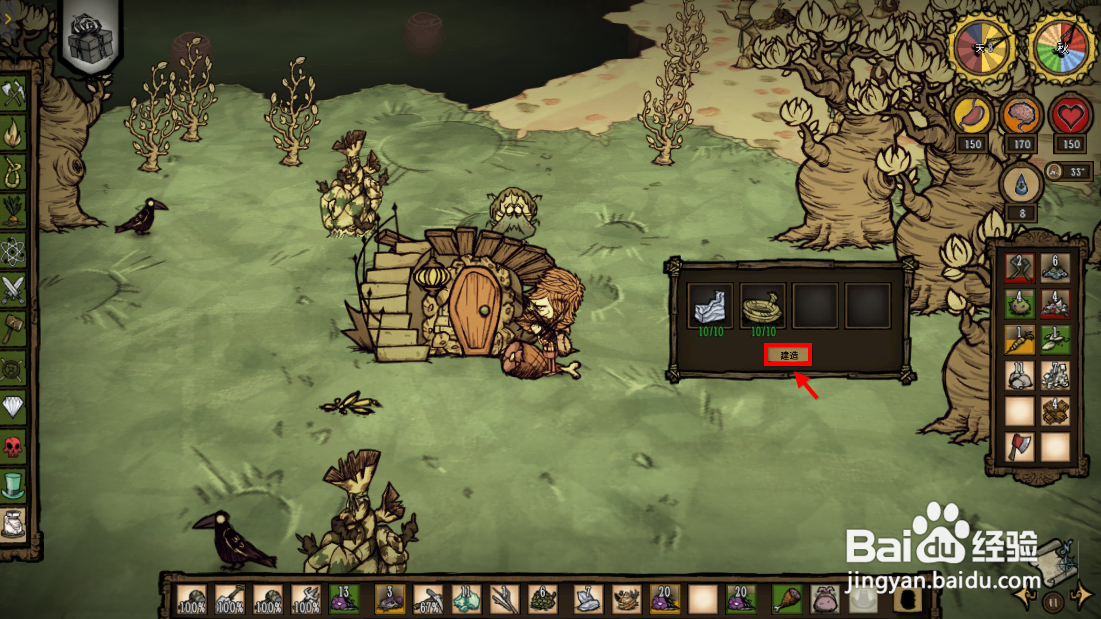The width and height of the screenshot is (1101, 619).
Task: Select the carrot in the backpack
Action: (1019, 338)
